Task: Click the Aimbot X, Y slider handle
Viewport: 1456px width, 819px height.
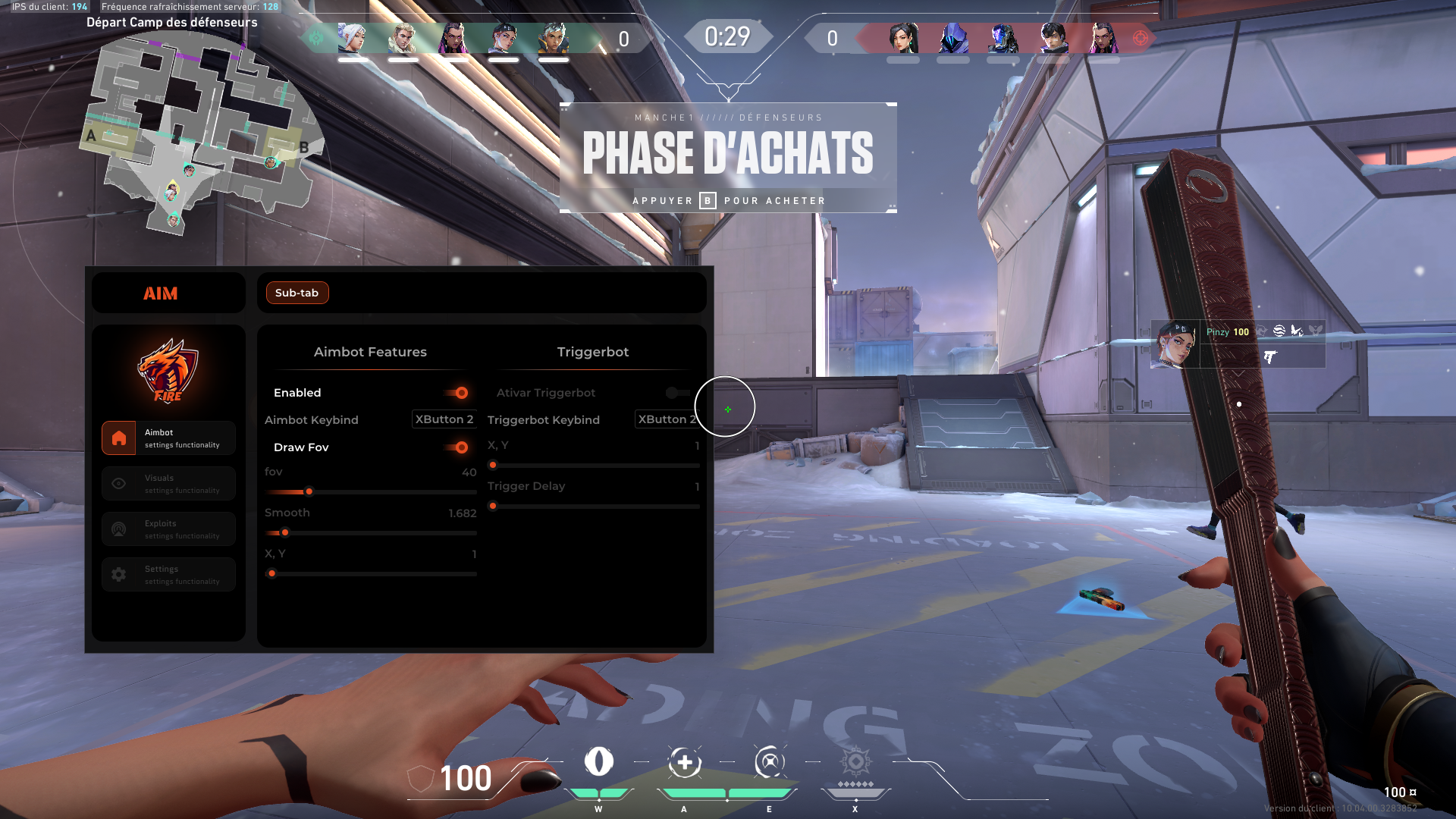Action: pos(271,573)
